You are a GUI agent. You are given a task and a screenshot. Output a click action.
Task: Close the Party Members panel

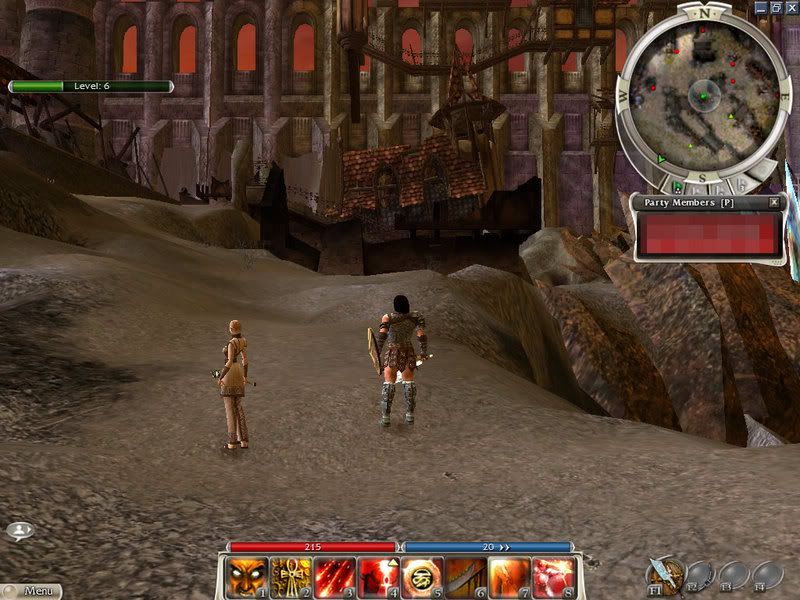(x=774, y=202)
